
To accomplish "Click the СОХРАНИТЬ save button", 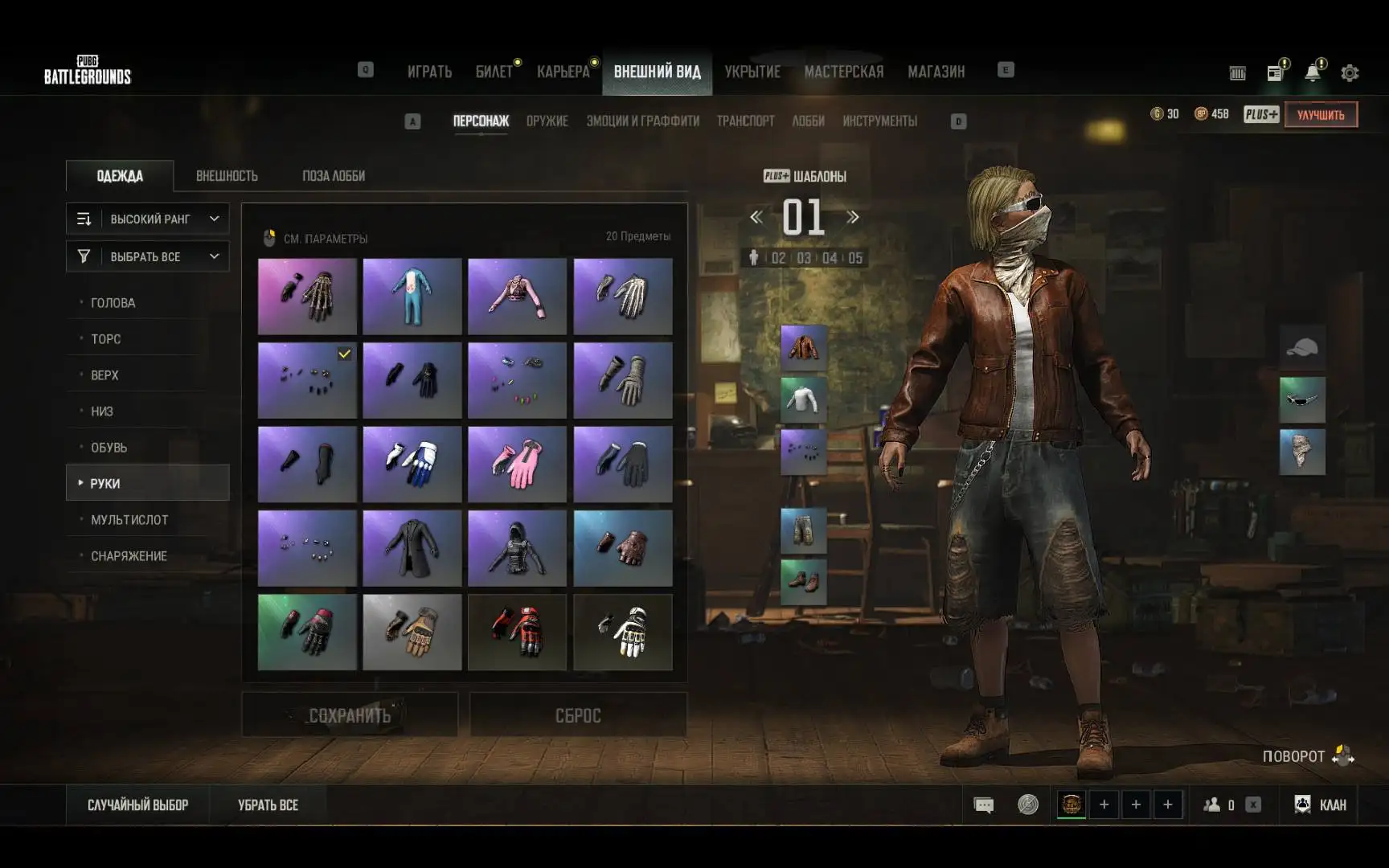I will [x=350, y=715].
